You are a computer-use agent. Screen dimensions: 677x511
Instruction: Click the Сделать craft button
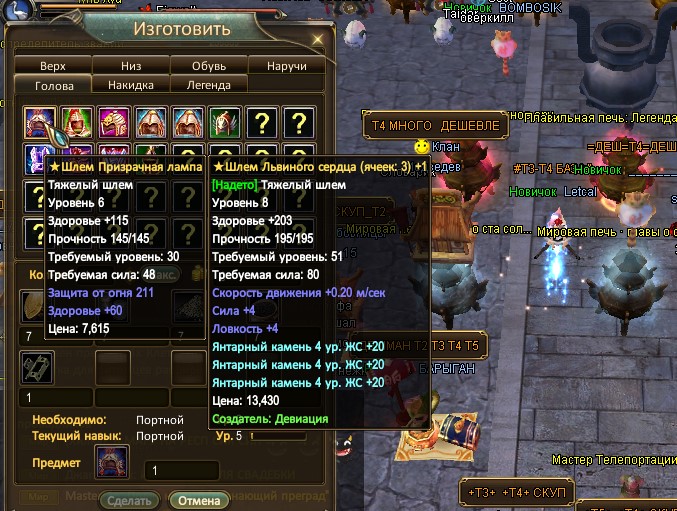coord(129,500)
